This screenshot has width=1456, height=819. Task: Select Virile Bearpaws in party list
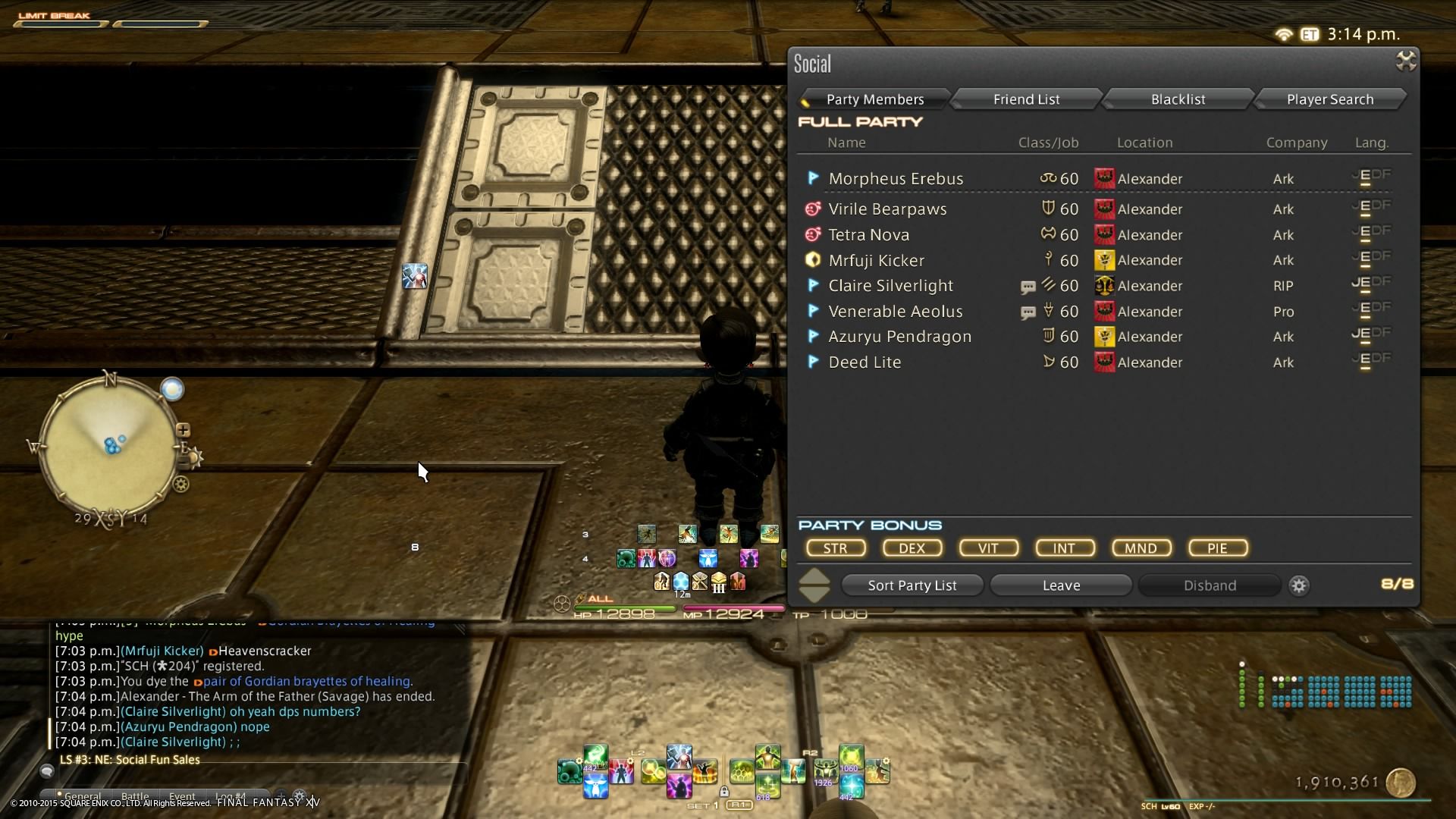tap(887, 209)
